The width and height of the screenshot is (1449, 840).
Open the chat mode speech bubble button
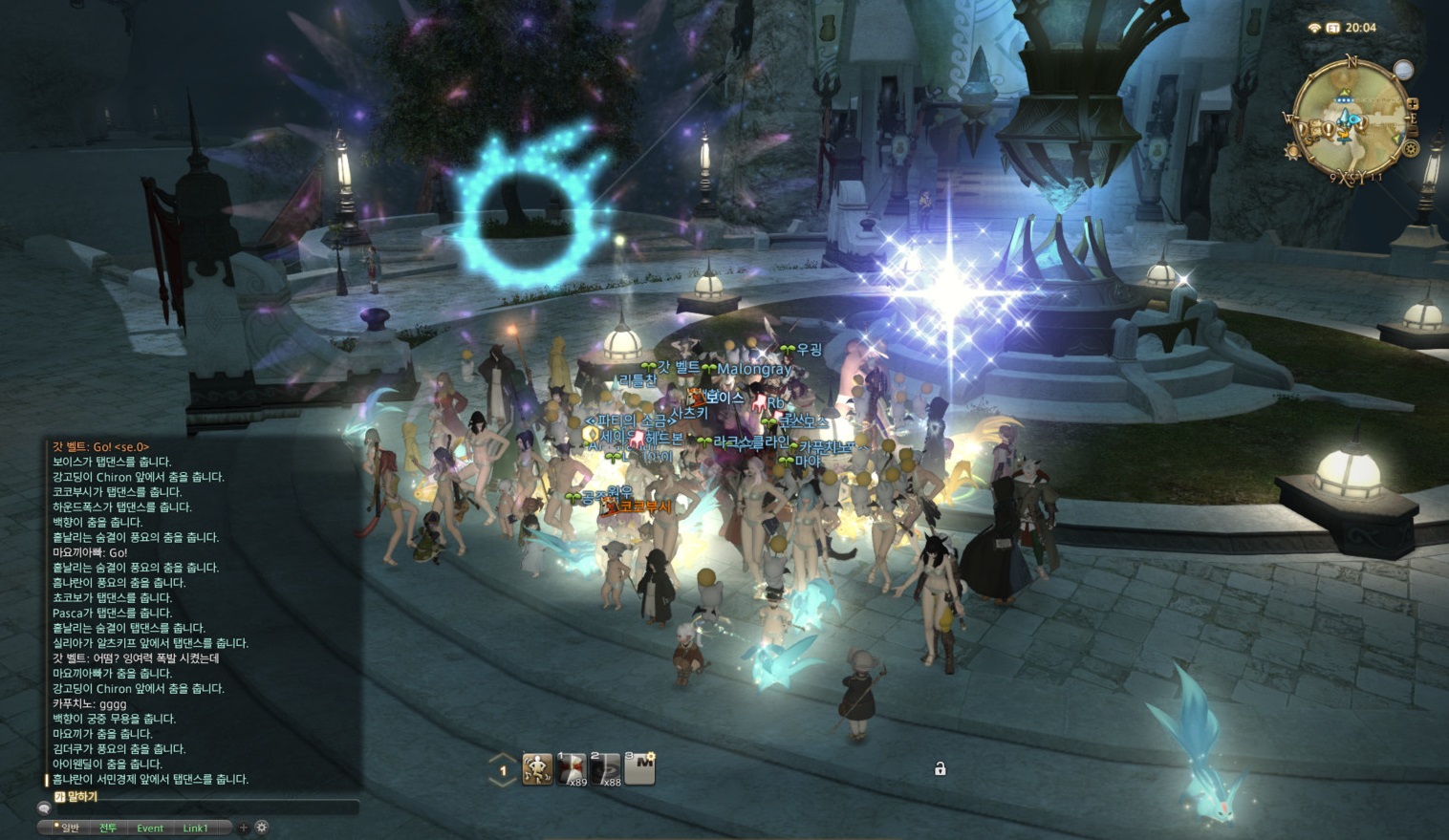point(44,808)
